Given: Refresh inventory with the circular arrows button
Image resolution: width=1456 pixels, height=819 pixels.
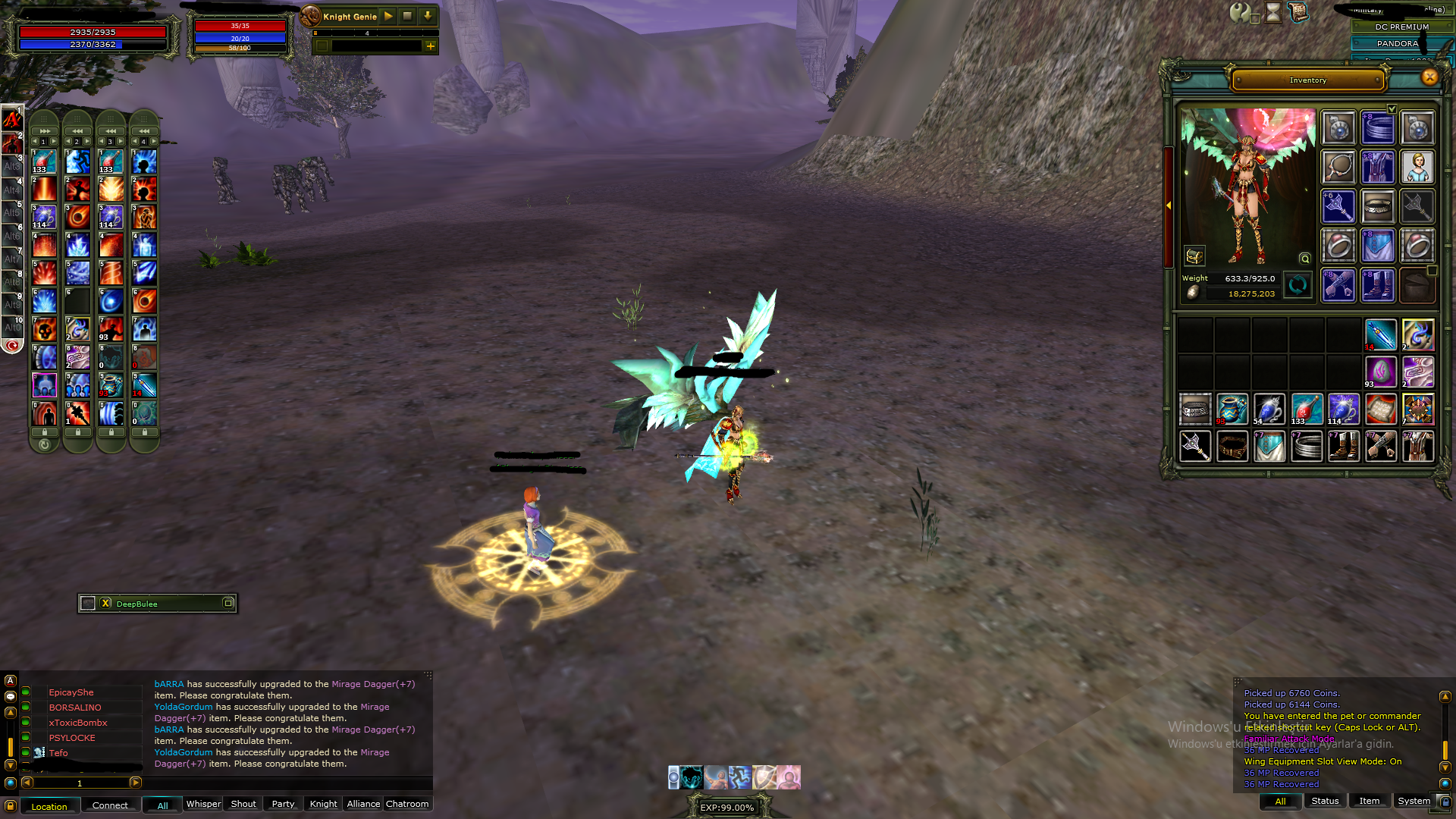Looking at the screenshot, I should [x=1298, y=286].
